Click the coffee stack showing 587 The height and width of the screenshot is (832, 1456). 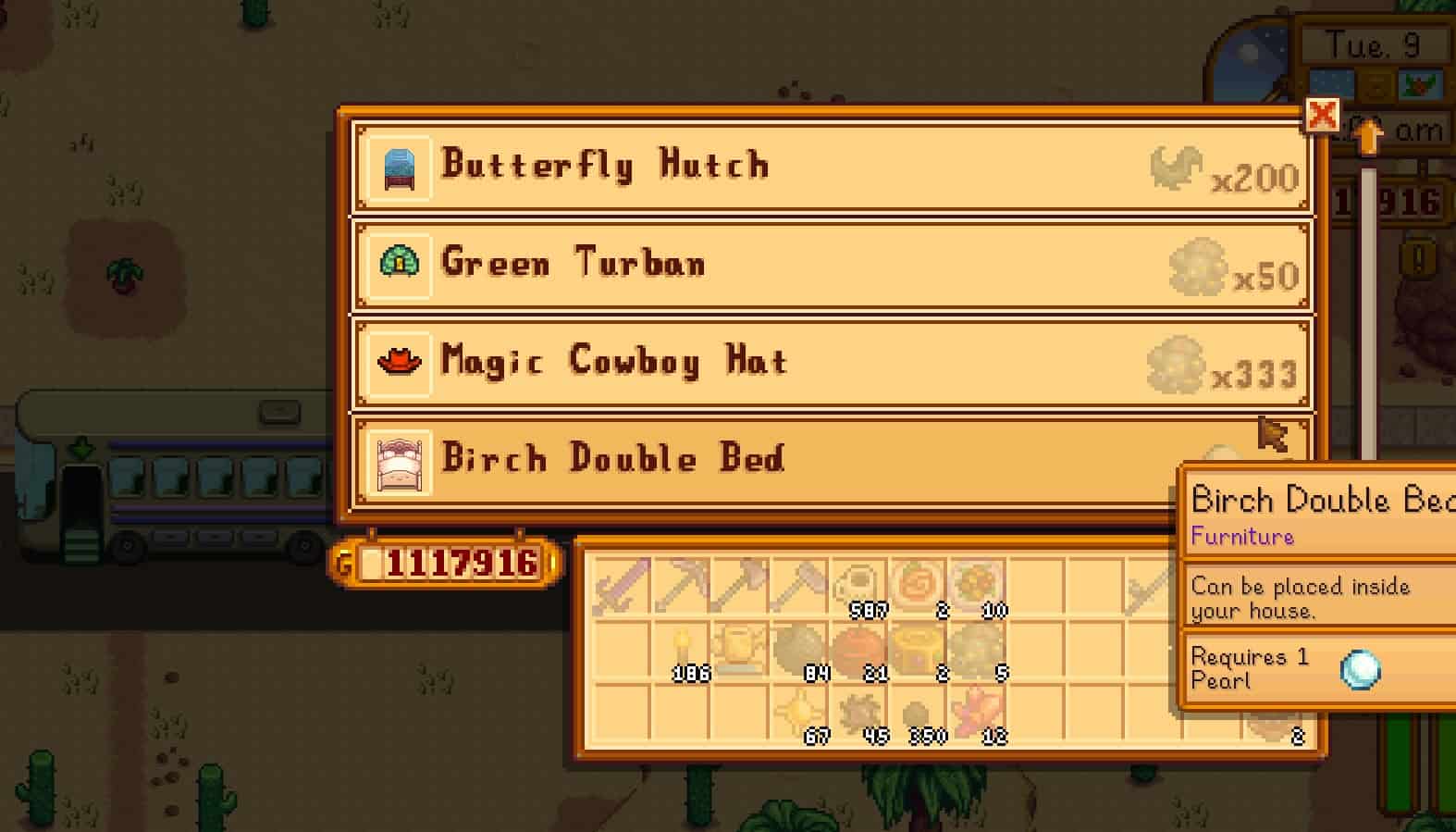(858, 585)
